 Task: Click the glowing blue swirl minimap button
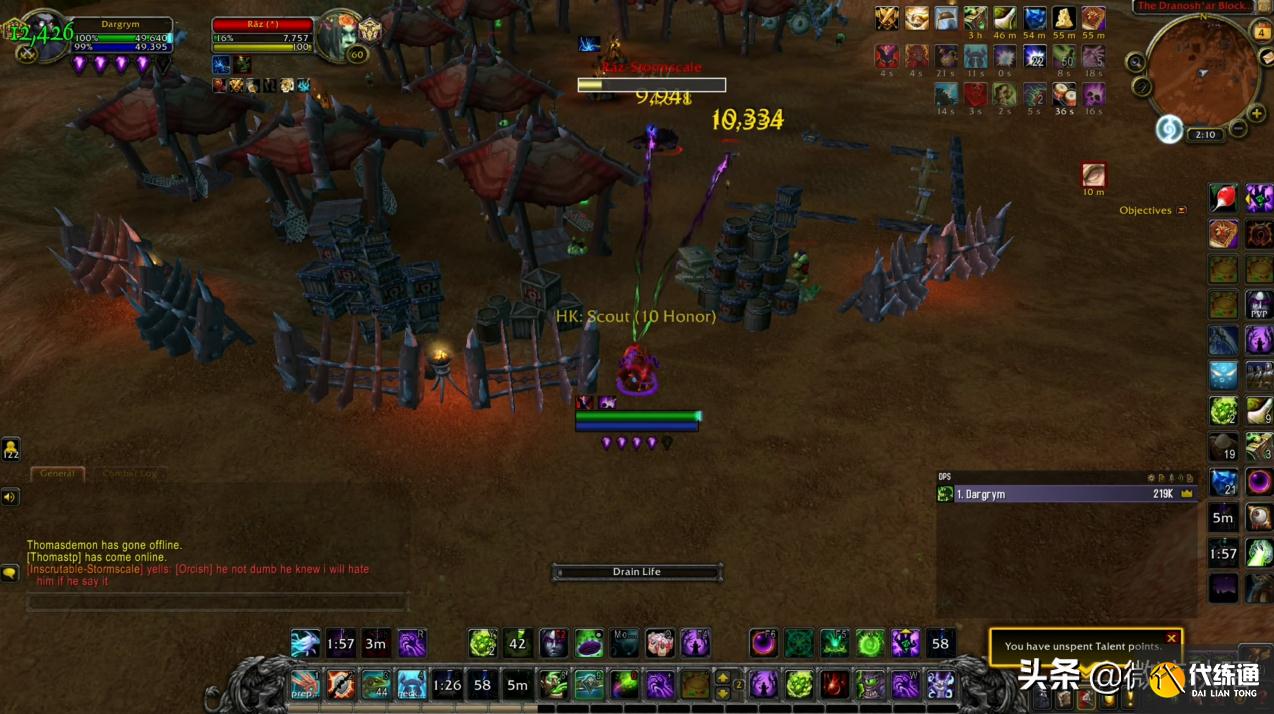(x=1169, y=129)
